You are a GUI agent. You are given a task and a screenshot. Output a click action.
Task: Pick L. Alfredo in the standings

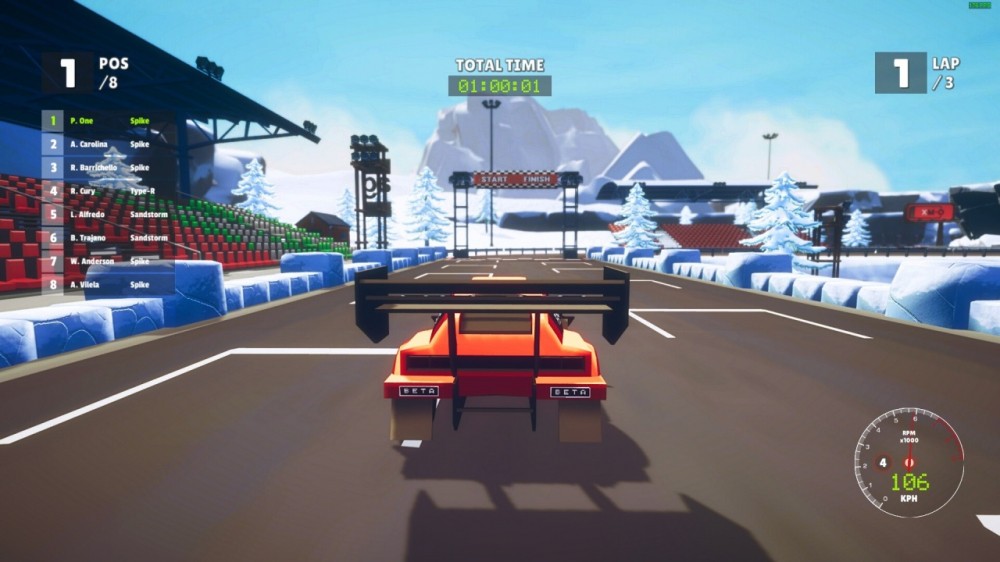pos(108,215)
